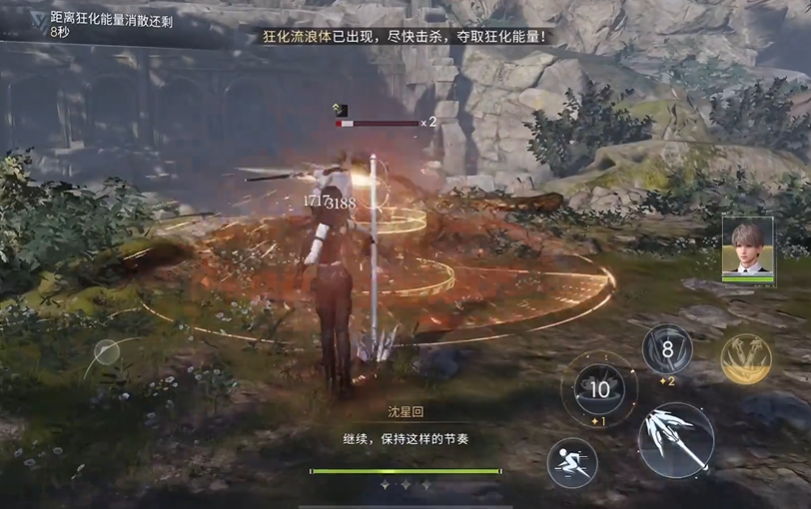Tap the virtual movement joystick

[x=107, y=352]
